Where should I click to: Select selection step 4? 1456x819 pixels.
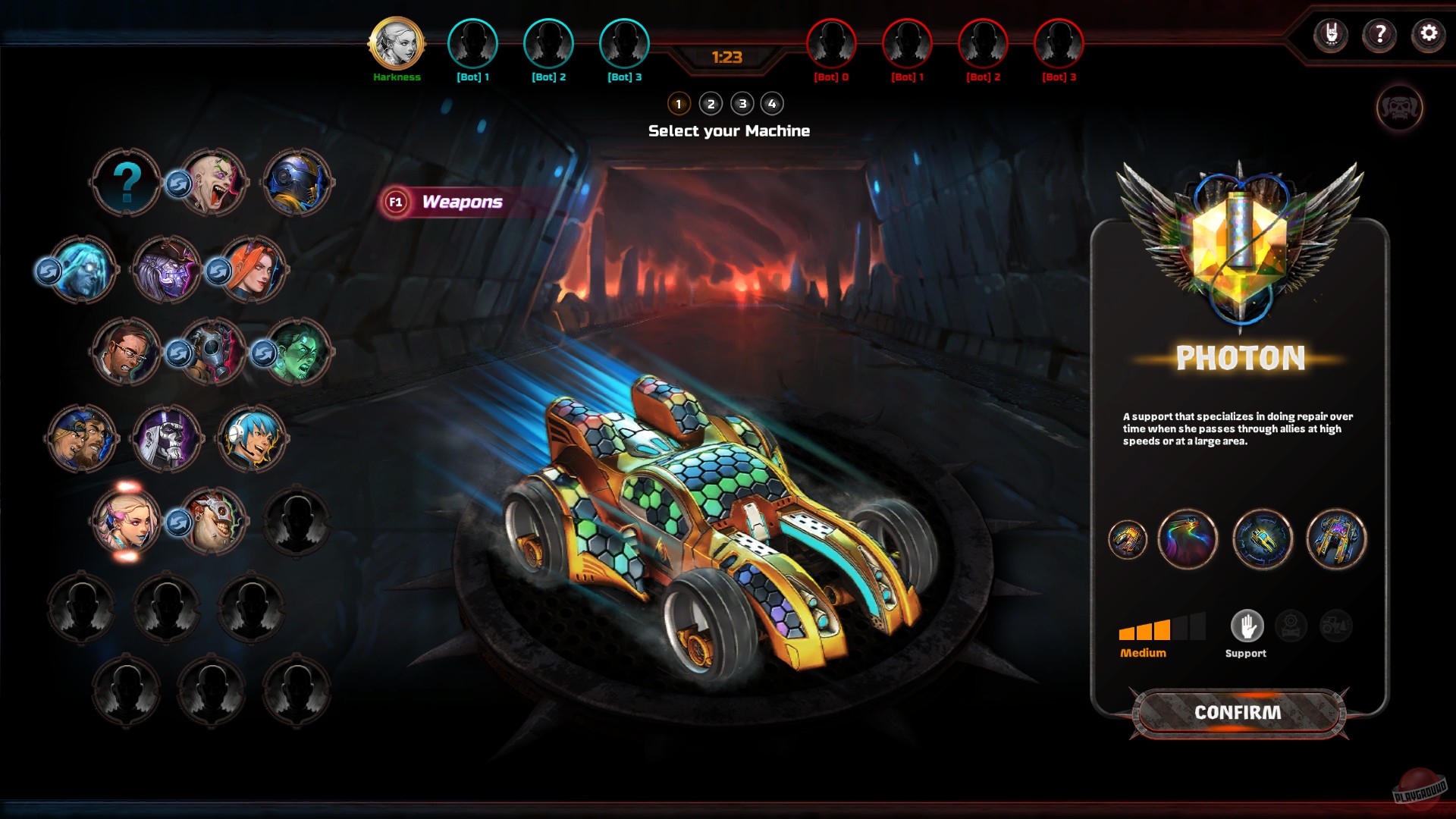pyautogui.click(x=773, y=104)
